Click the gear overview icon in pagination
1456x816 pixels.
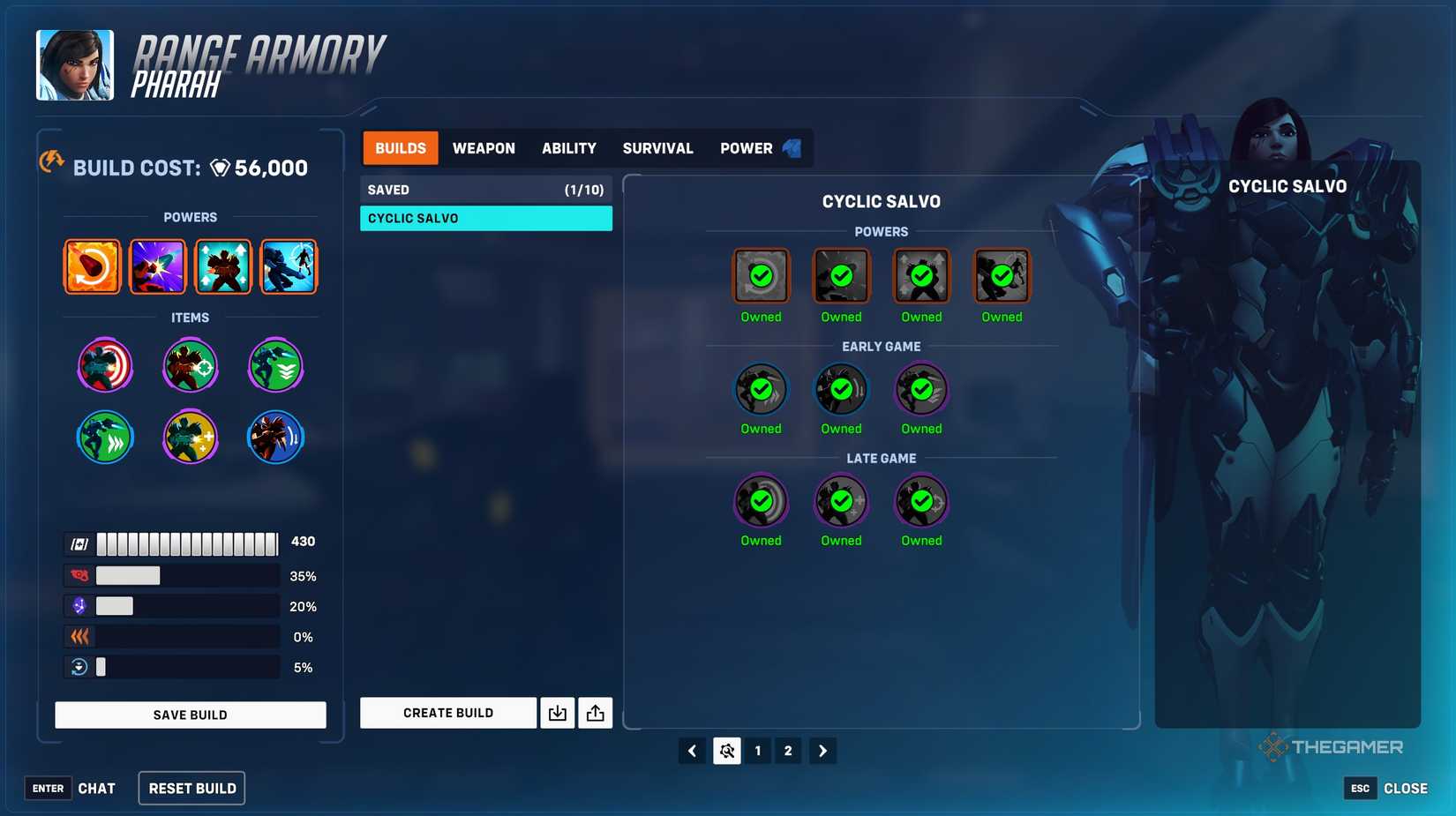(x=726, y=750)
